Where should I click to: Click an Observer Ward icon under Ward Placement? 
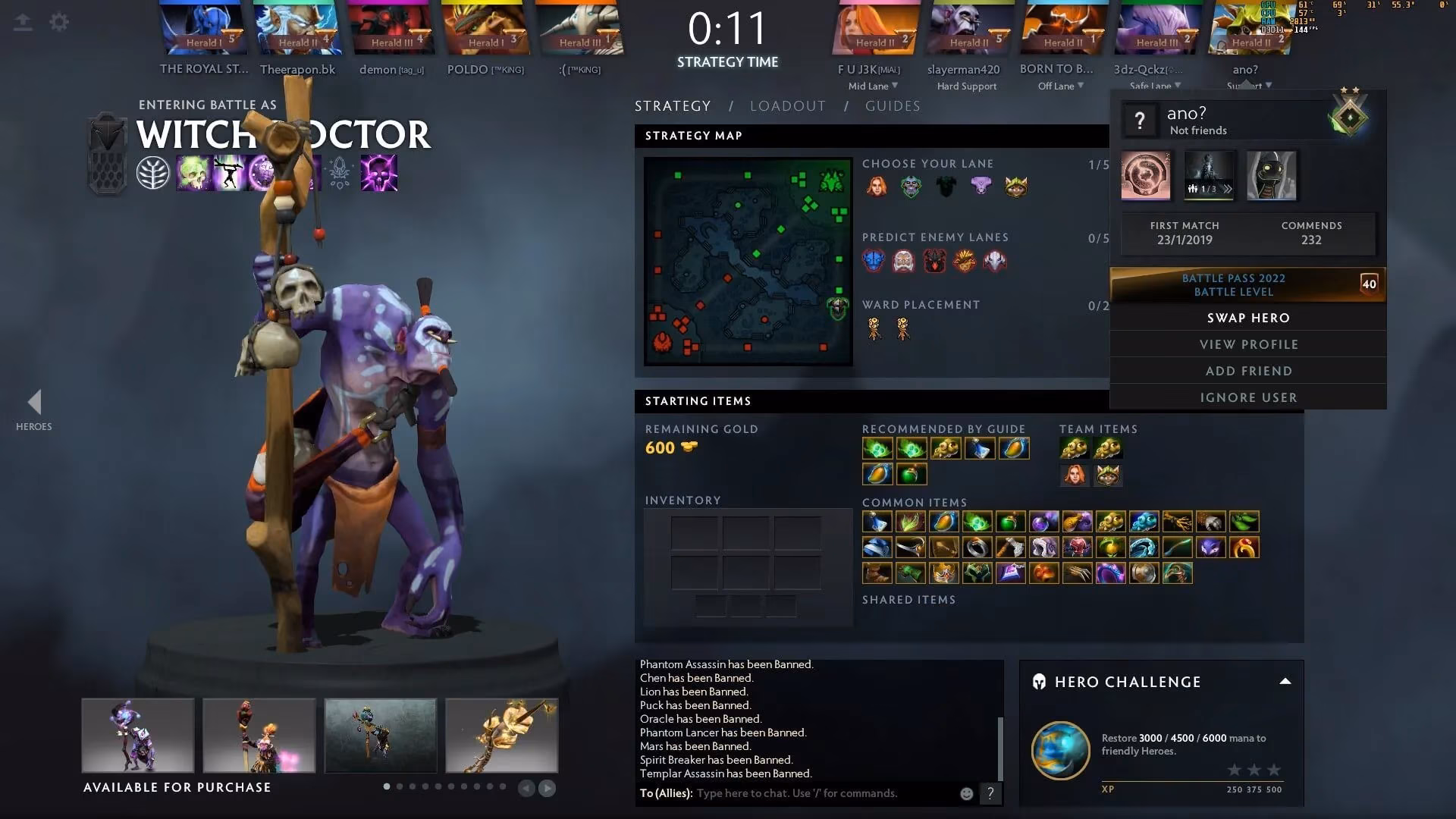pos(873,328)
